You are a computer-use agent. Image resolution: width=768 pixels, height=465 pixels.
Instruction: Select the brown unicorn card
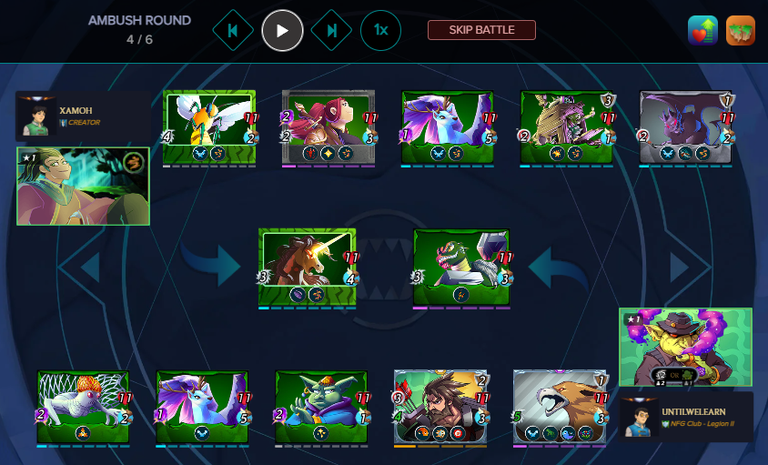(307, 265)
